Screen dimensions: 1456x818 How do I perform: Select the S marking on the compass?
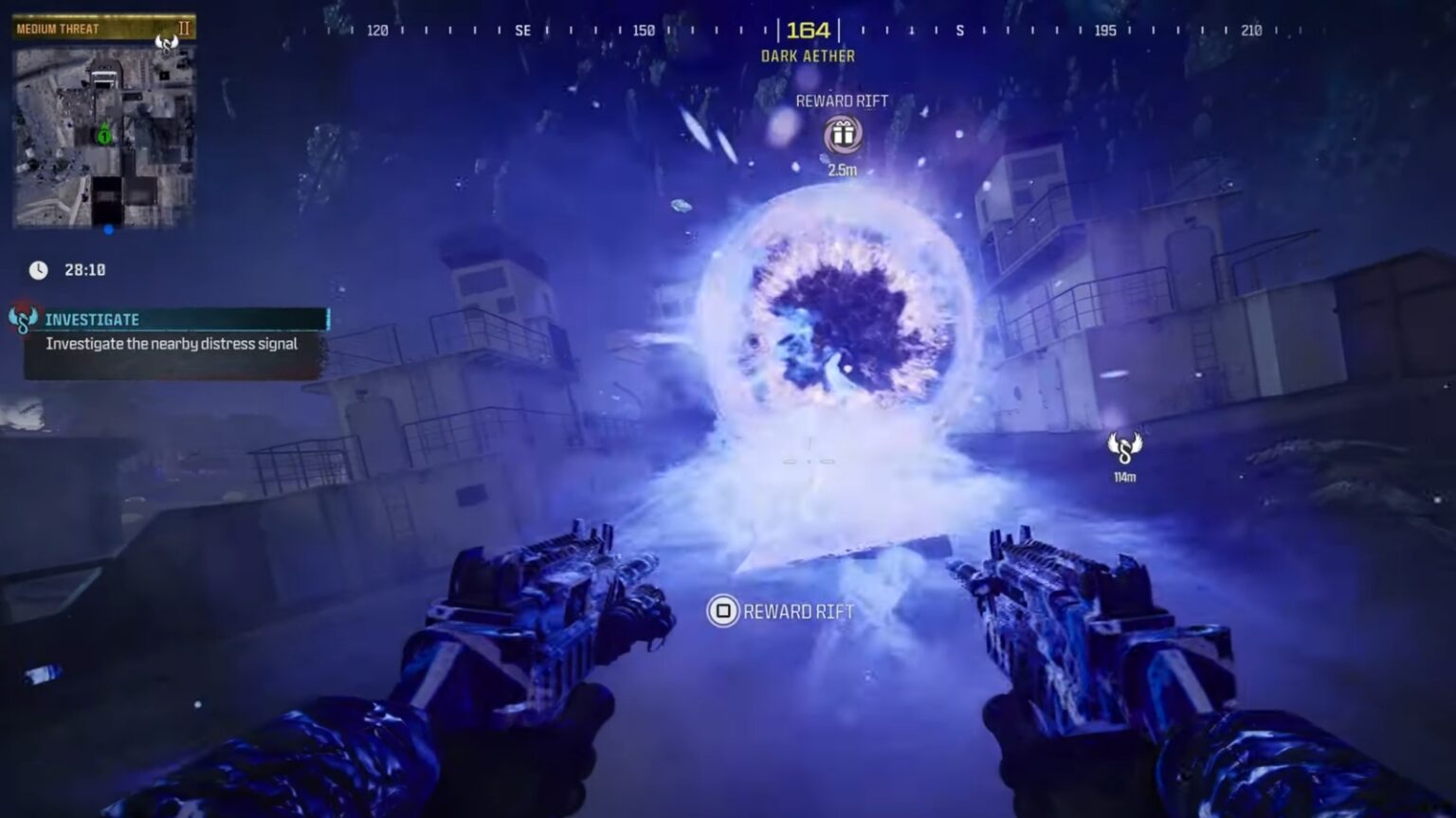(960, 29)
